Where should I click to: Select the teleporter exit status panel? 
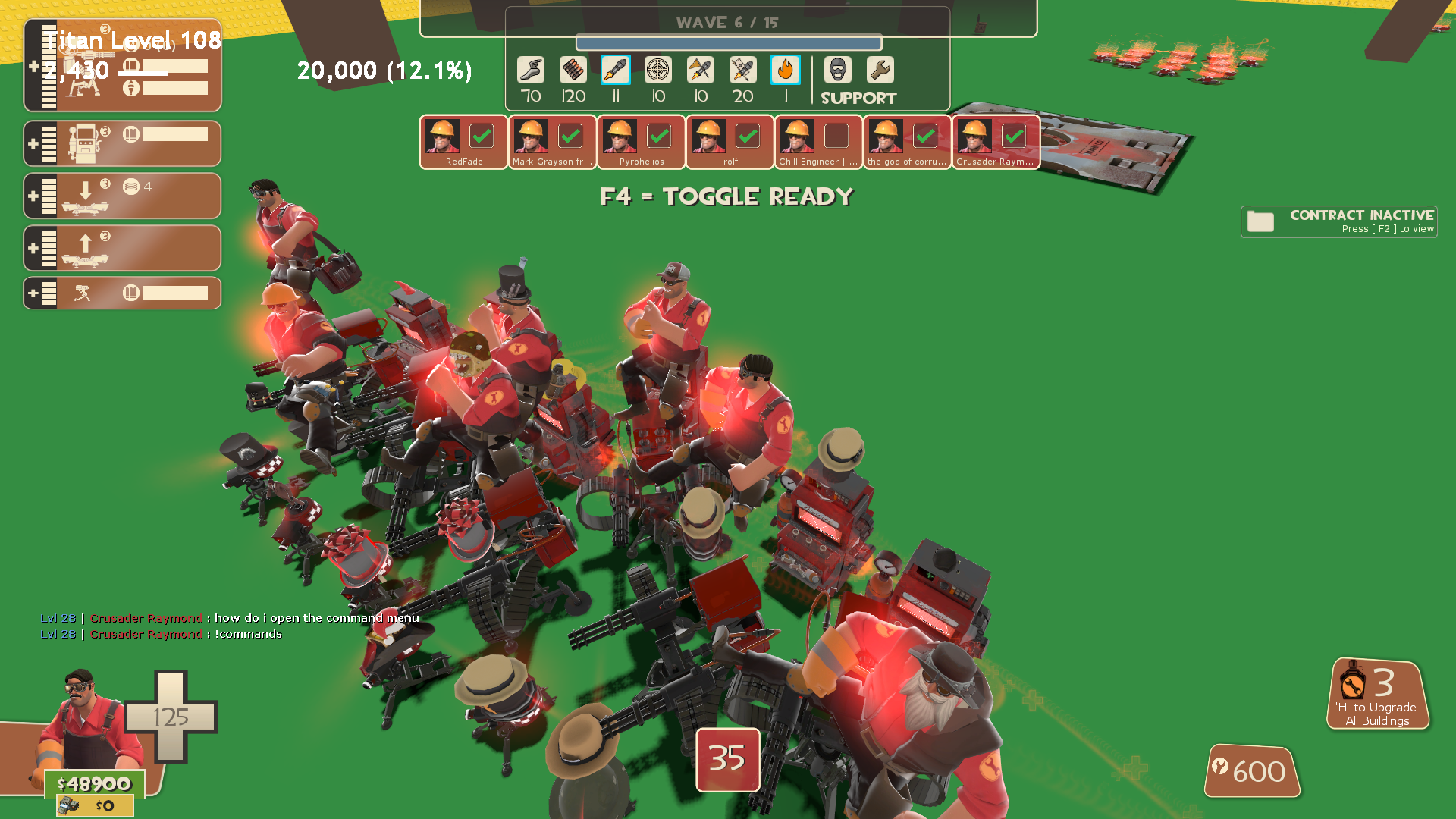(x=123, y=248)
